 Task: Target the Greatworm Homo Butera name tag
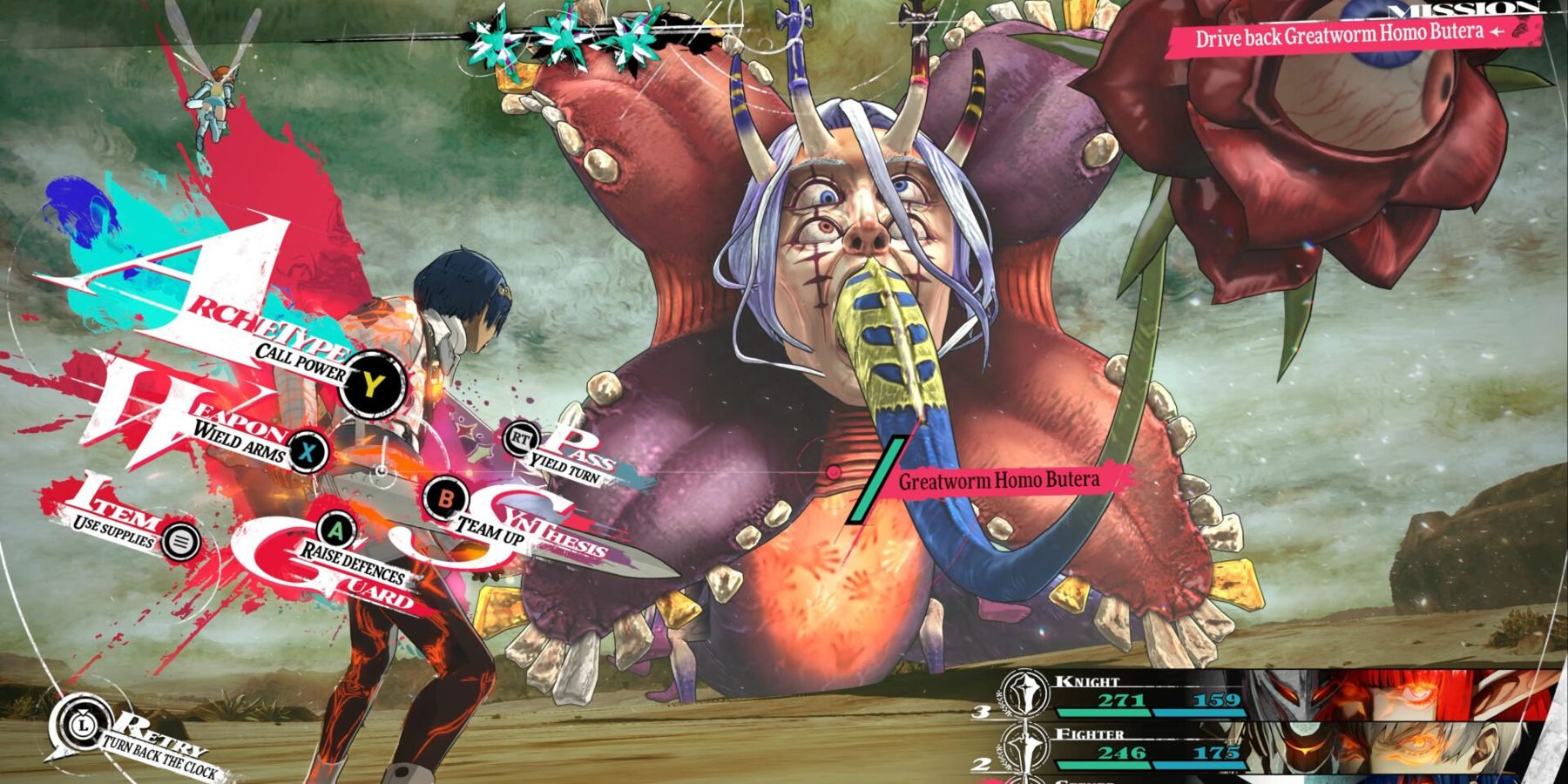[998, 480]
